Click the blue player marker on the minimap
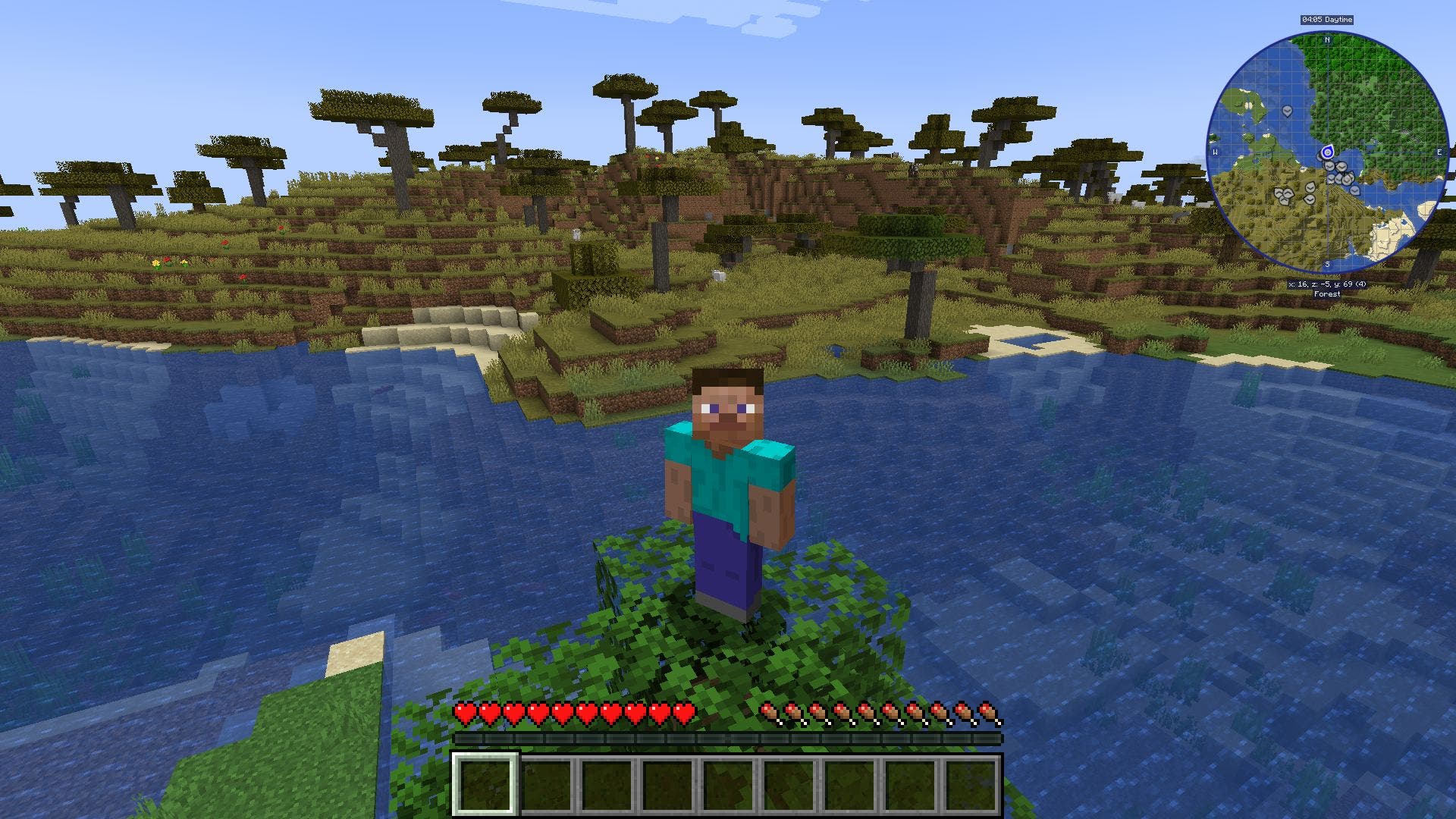The width and height of the screenshot is (1456, 819). point(1327,152)
